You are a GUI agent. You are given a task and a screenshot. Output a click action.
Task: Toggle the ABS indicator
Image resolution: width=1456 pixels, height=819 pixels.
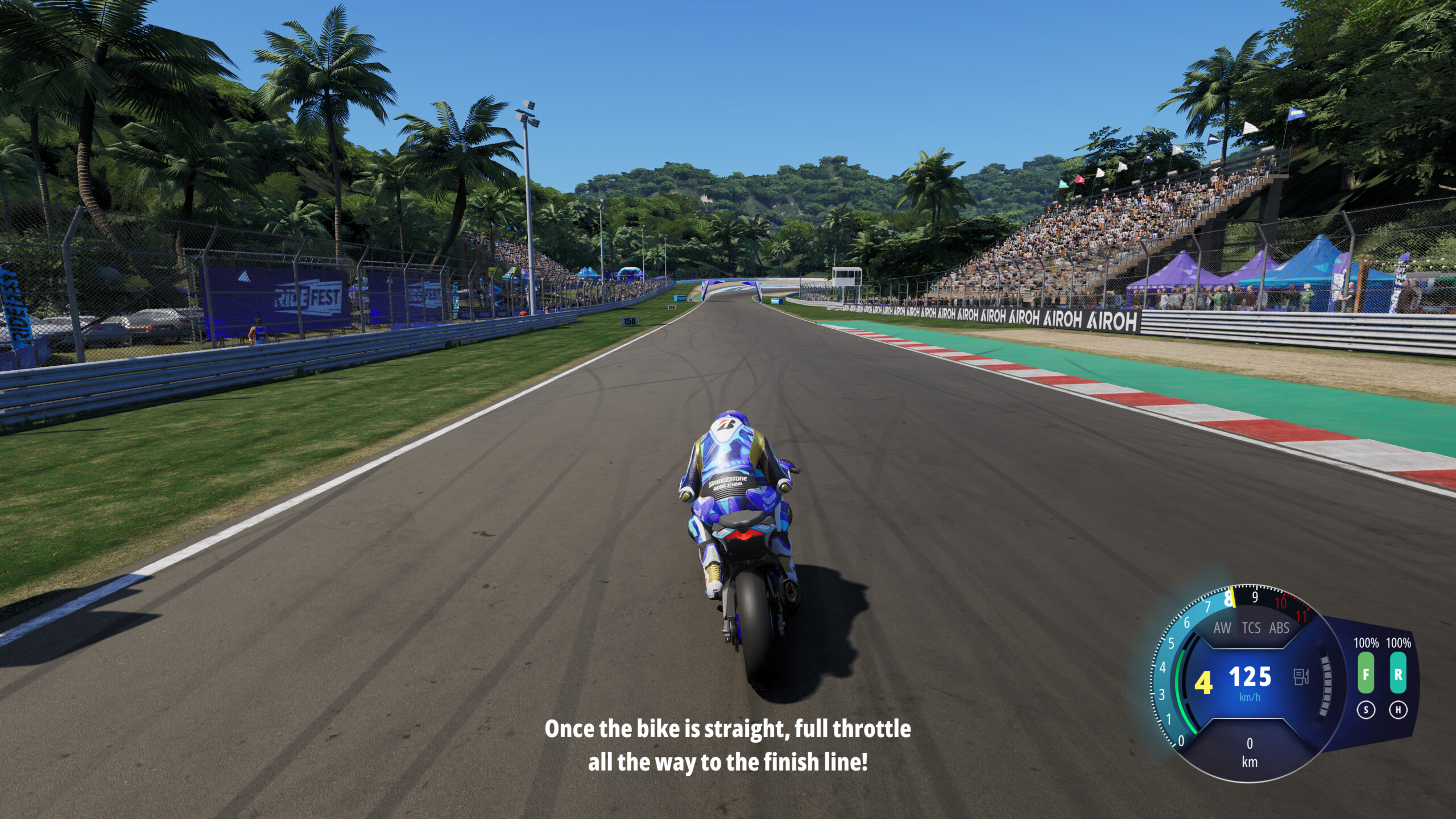pos(1279,628)
